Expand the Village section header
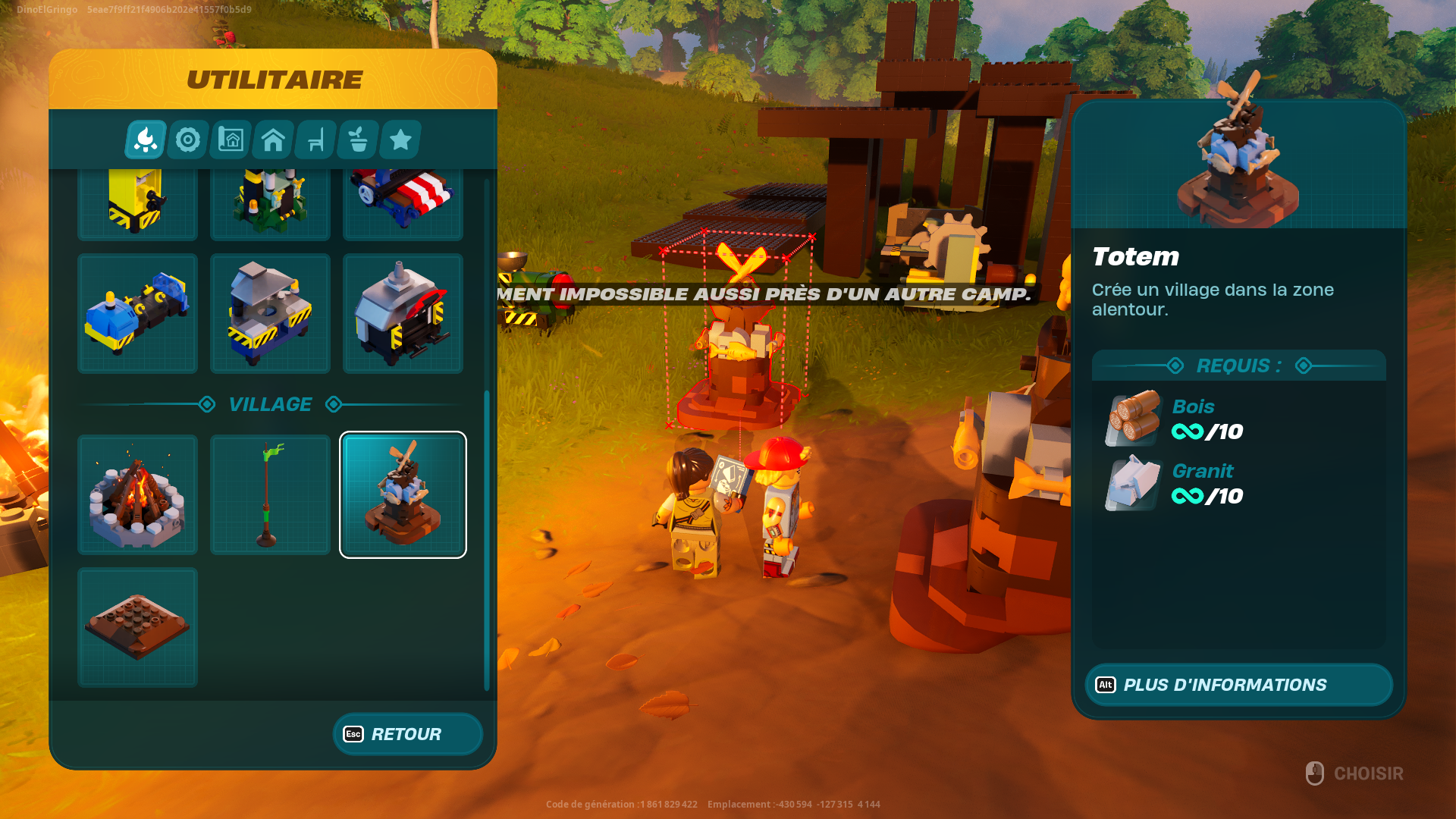Image resolution: width=1456 pixels, height=819 pixels. point(270,404)
